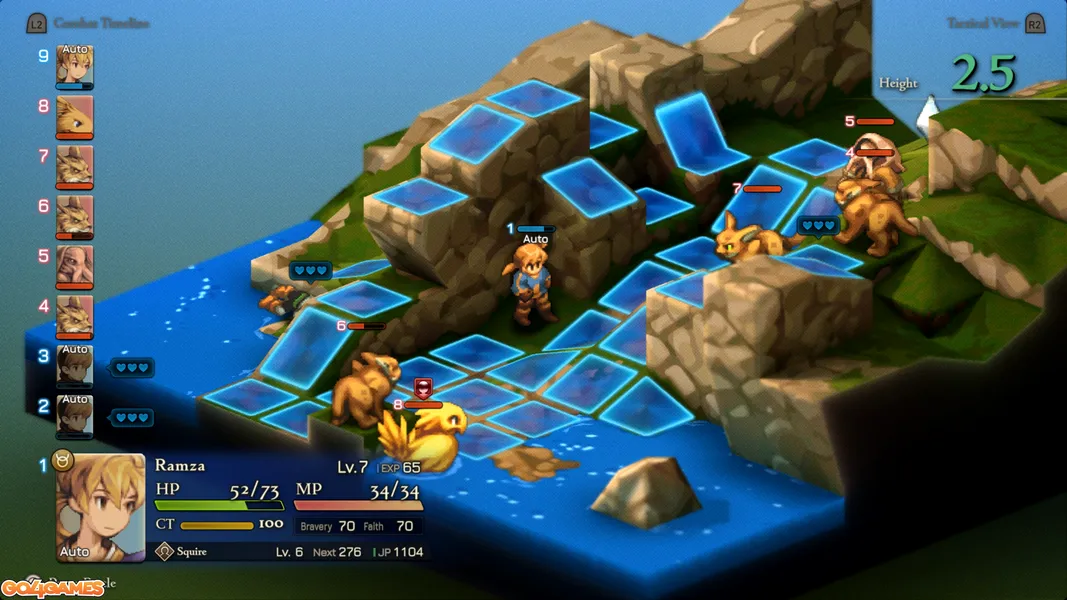This screenshot has height=600, width=1067.
Task: Choose the turn 7 panther timeline portrait
Action: [x=75, y=166]
